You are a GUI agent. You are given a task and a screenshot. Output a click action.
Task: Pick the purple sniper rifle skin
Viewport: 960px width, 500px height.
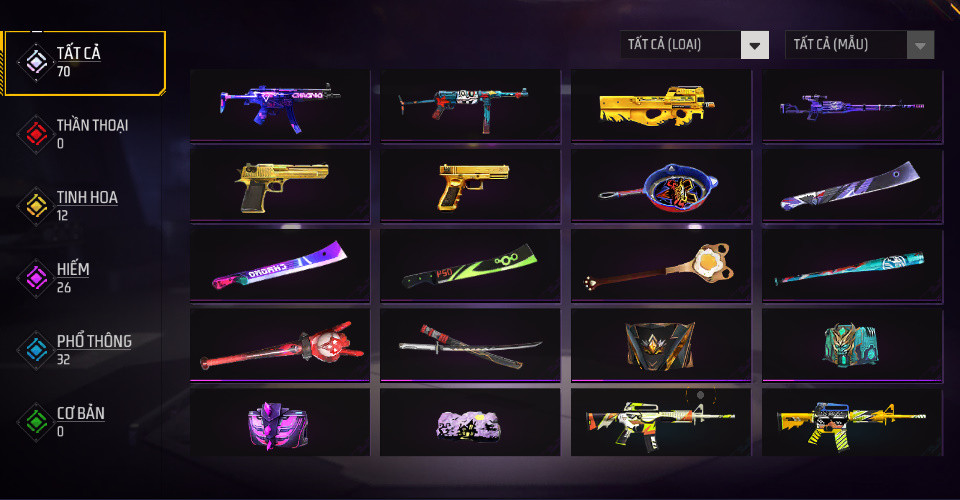[851, 104]
